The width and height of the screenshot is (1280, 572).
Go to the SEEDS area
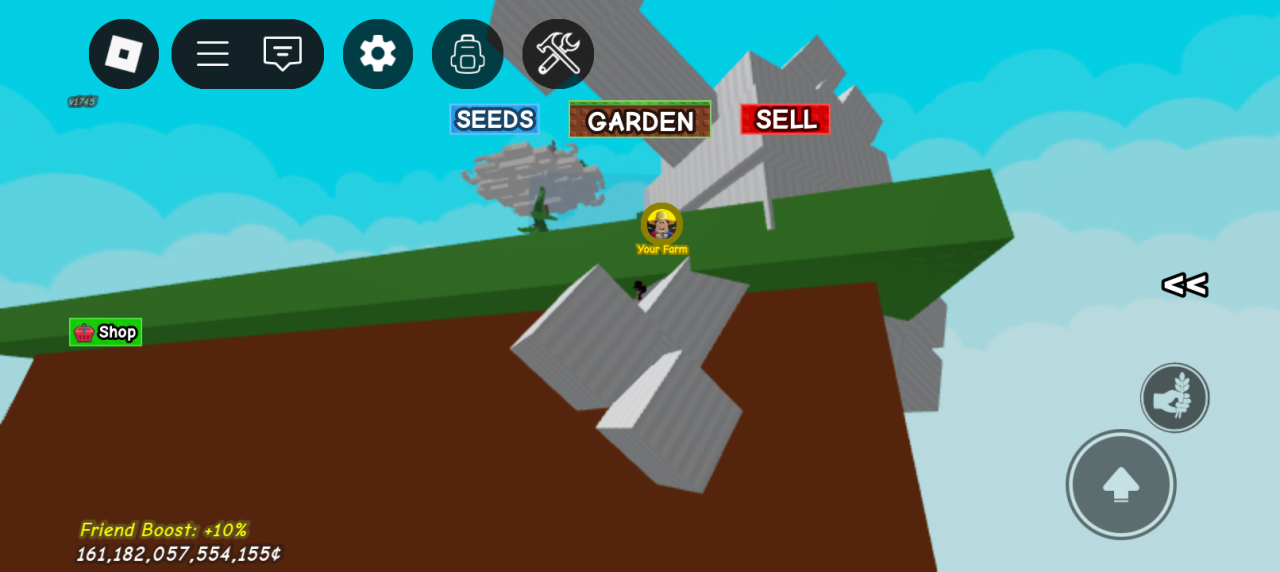pyautogui.click(x=494, y=120)
